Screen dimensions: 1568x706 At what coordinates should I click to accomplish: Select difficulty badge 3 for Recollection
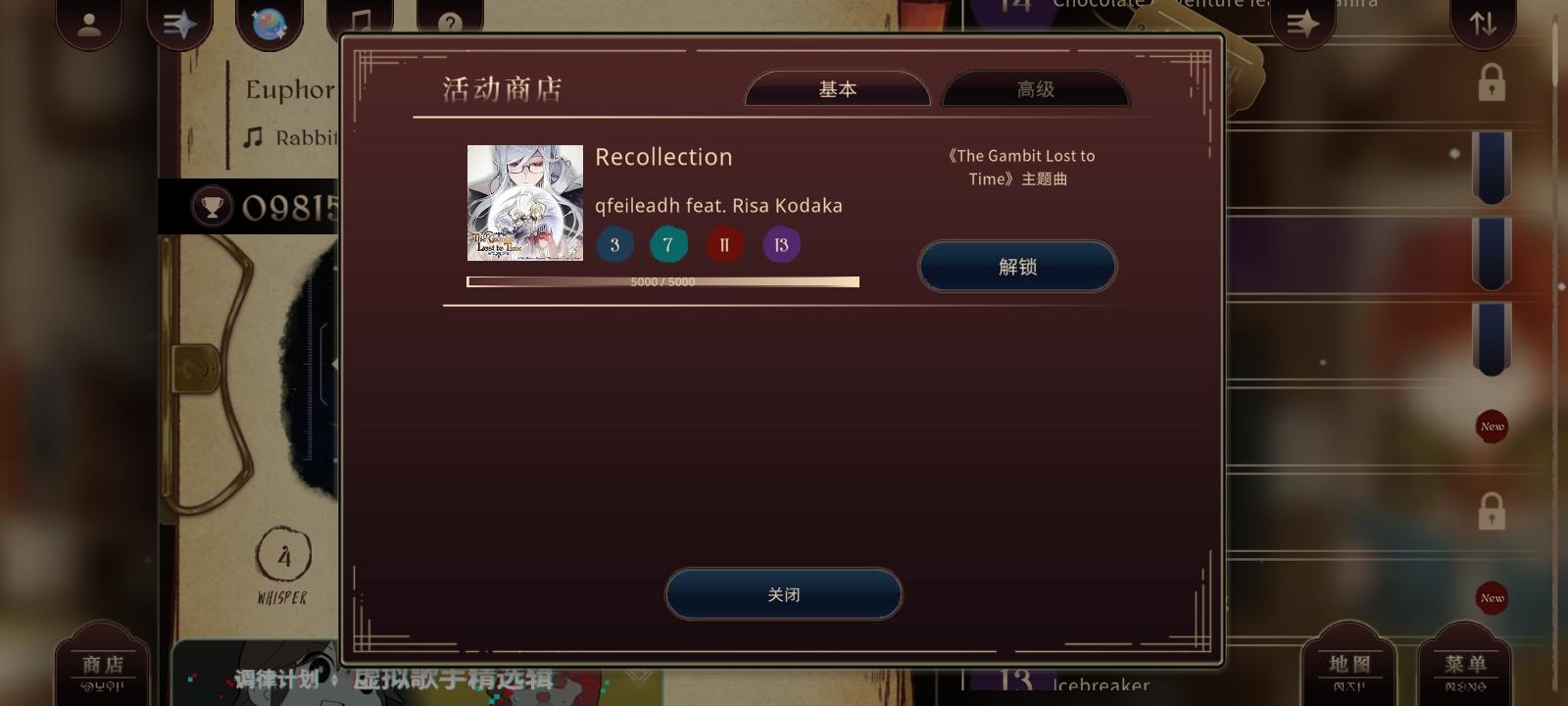pyautogui.click(x=614, y=244)
